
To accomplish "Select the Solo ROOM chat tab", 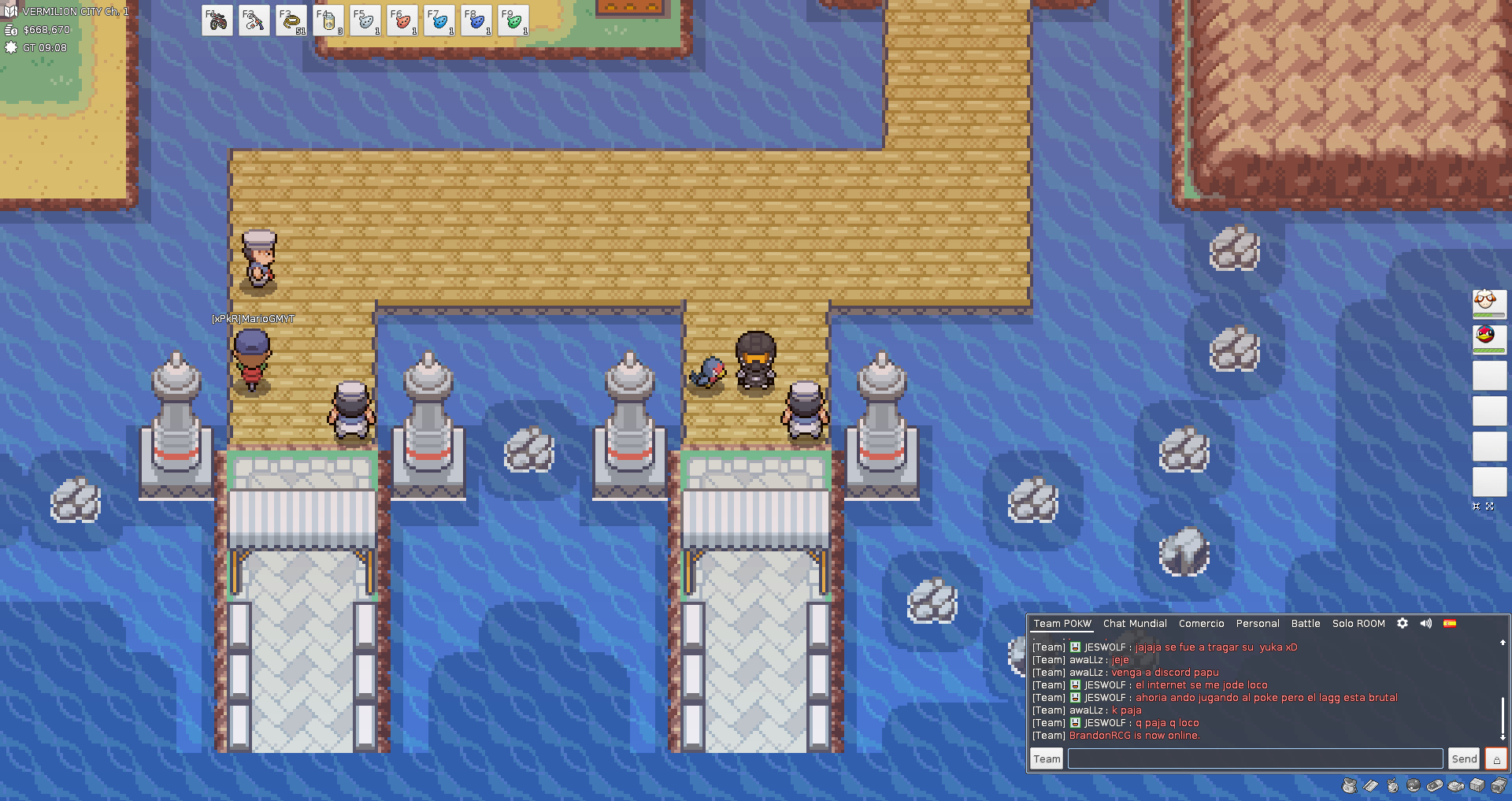I will click(x=1358, y=624).
